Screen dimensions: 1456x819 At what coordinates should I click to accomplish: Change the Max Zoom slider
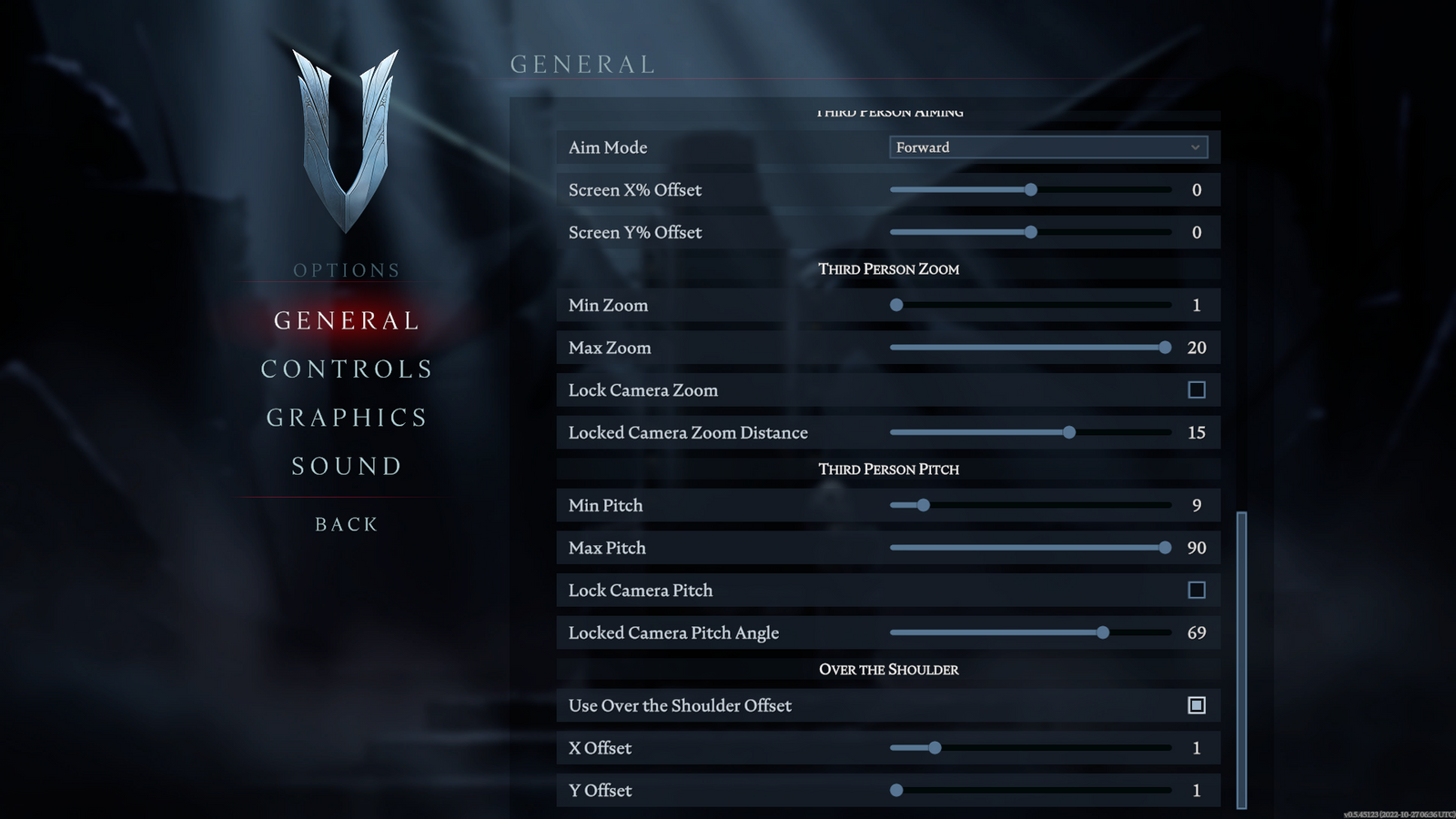(x=1165, y=348)
